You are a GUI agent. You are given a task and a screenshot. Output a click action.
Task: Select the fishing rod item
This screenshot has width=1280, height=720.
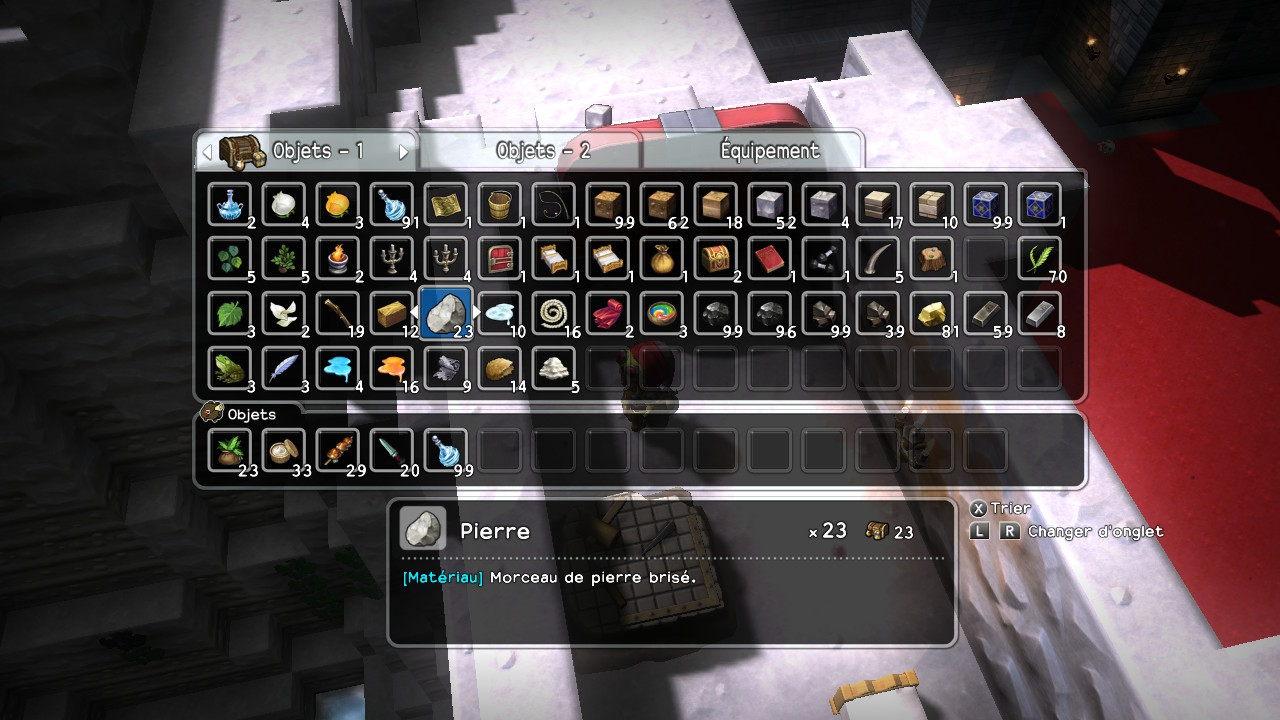554,204
